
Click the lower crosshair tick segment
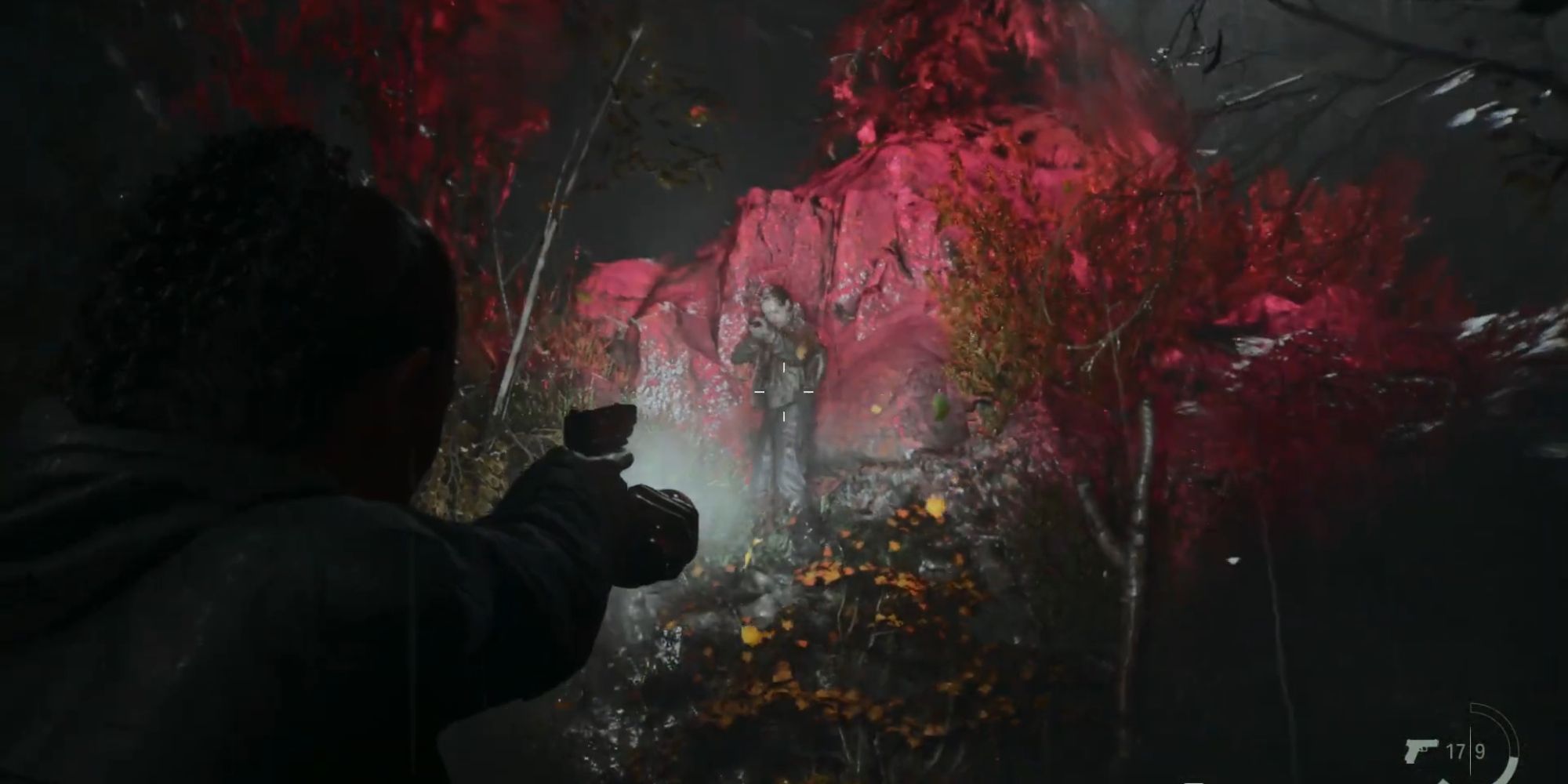coord(784,416)
